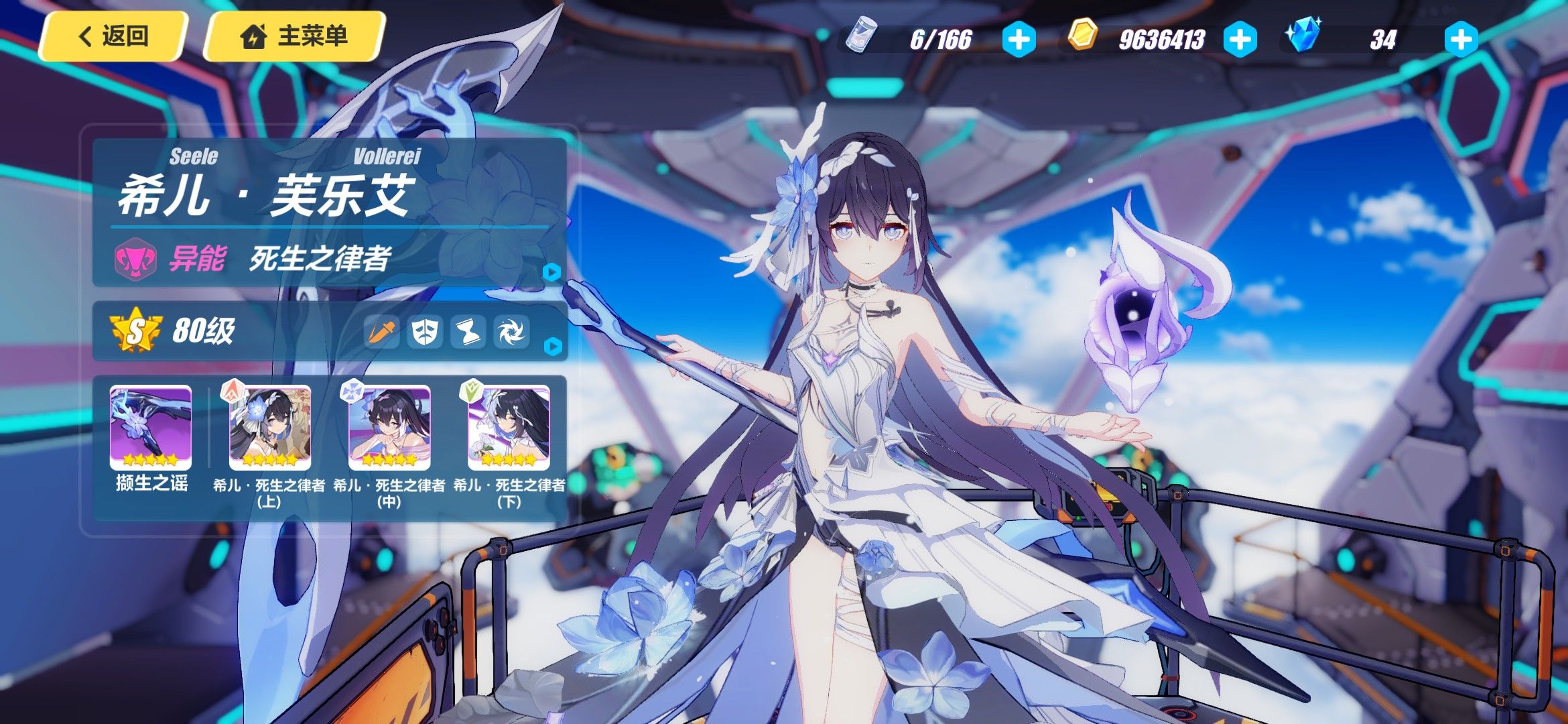Open the 主菜单 main menu
This screenshot has width=1568, height=724.
[x=295, y=36]
